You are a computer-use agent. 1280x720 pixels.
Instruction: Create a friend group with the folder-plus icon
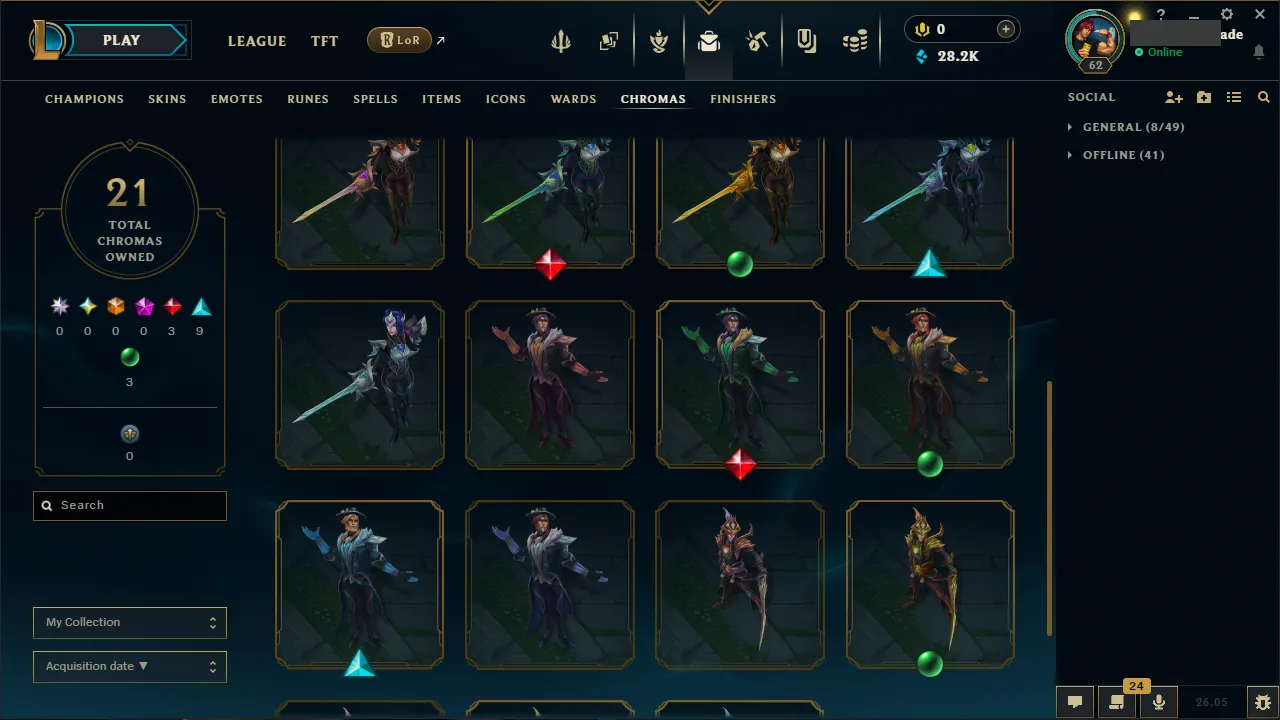point(1203,97)
